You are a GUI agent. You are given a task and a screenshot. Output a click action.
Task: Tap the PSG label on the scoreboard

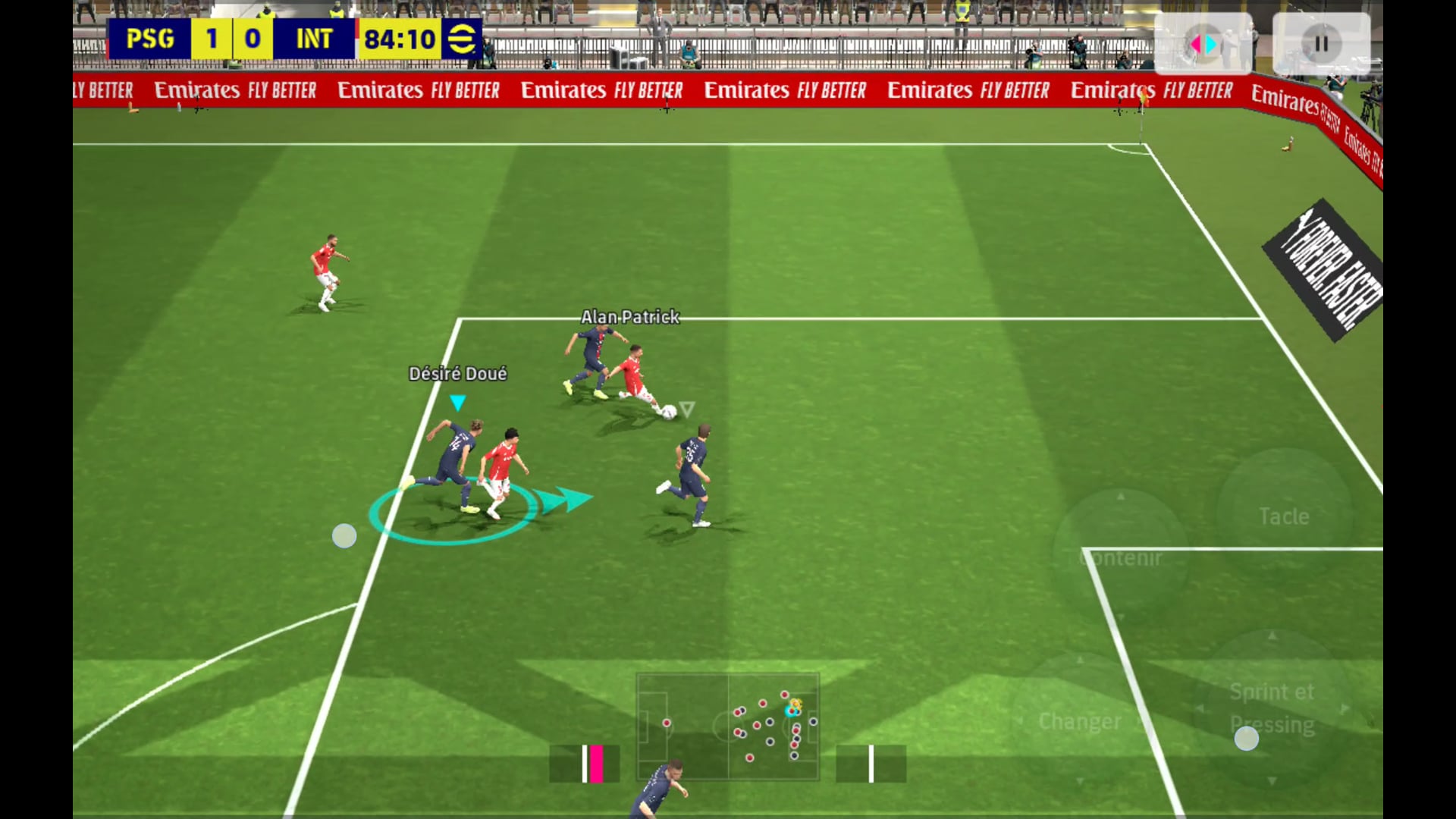[151, 39]
